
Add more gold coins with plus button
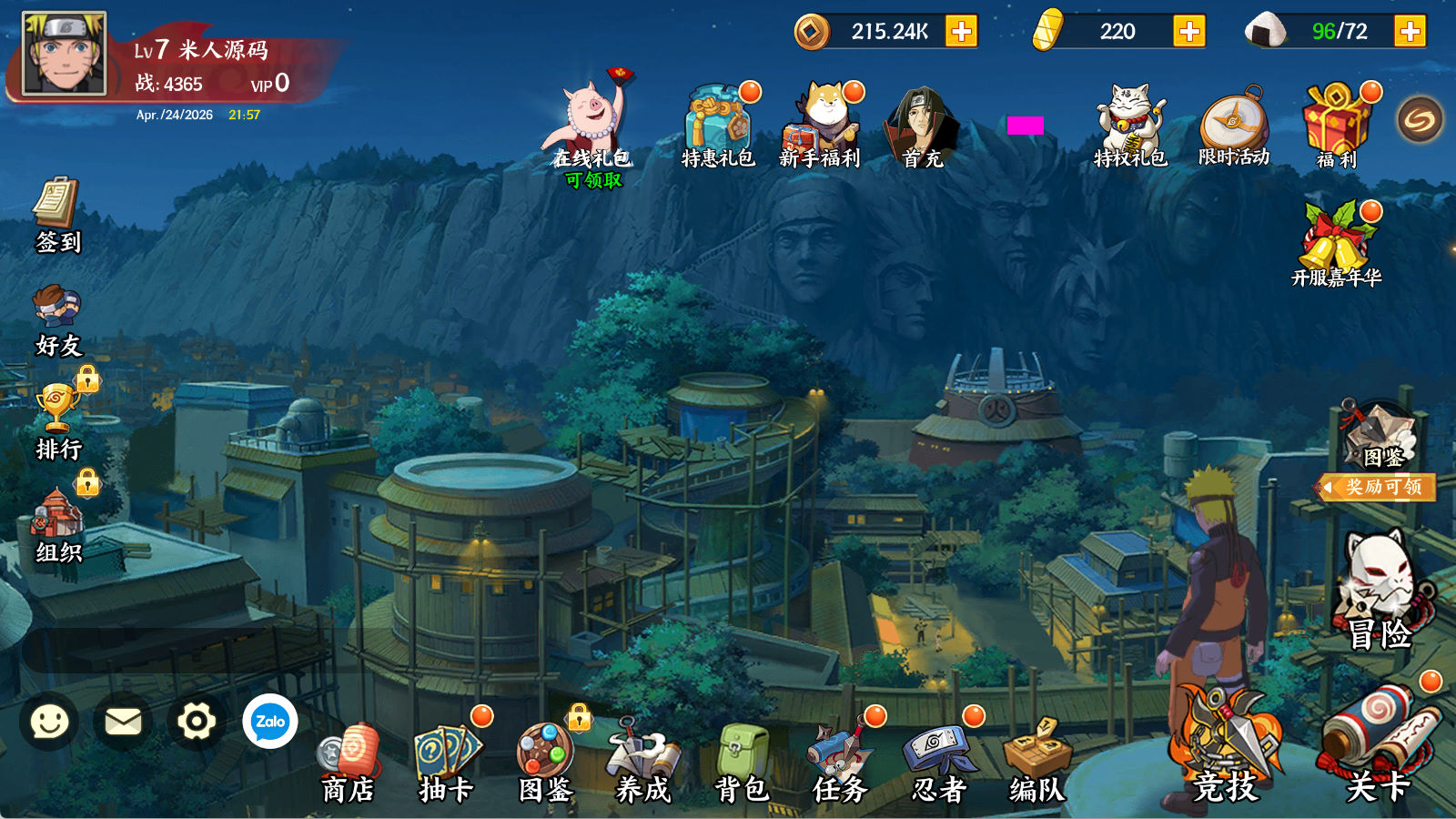click(961, 32)
